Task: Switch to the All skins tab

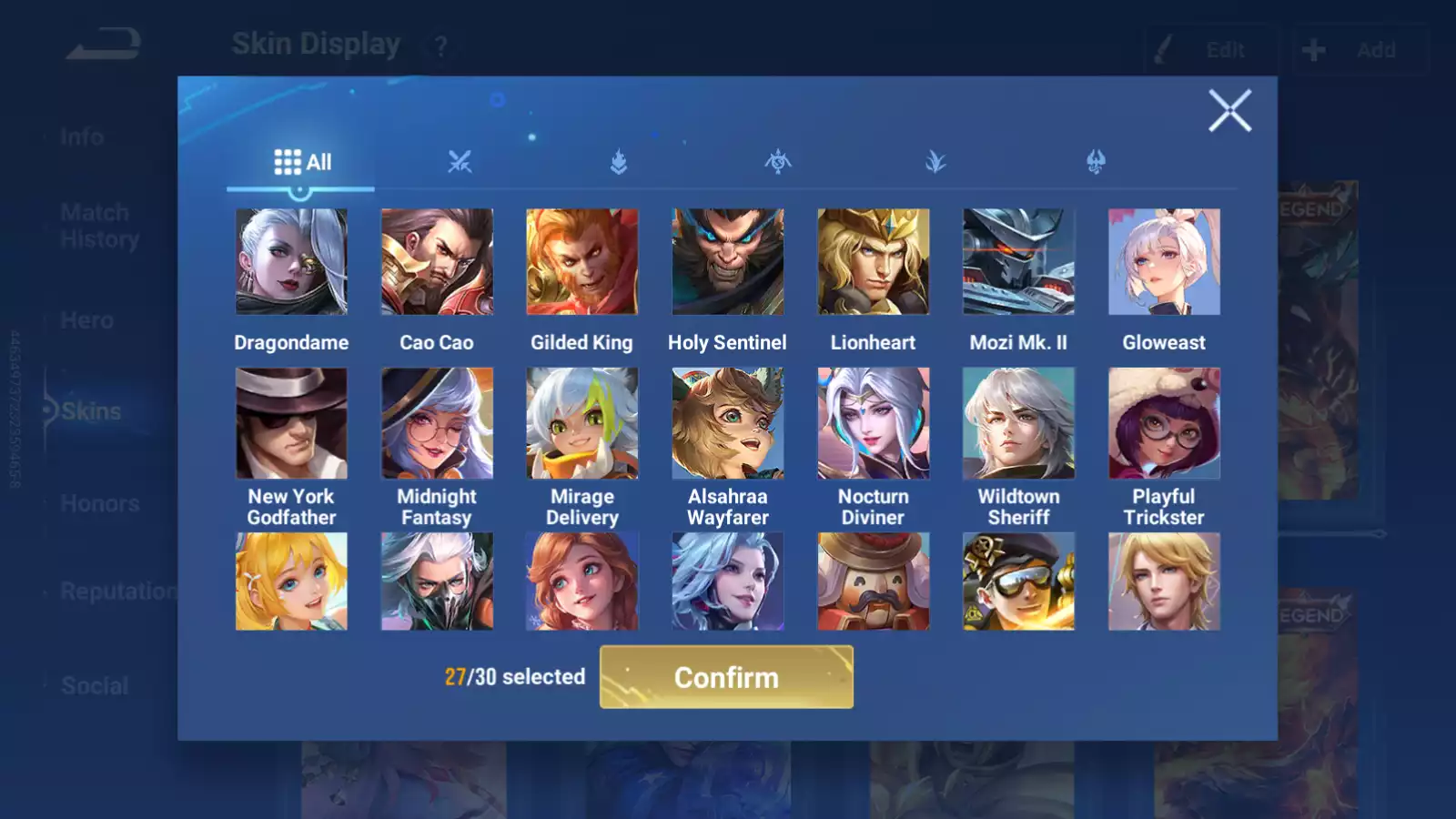Action: (302, 163)
